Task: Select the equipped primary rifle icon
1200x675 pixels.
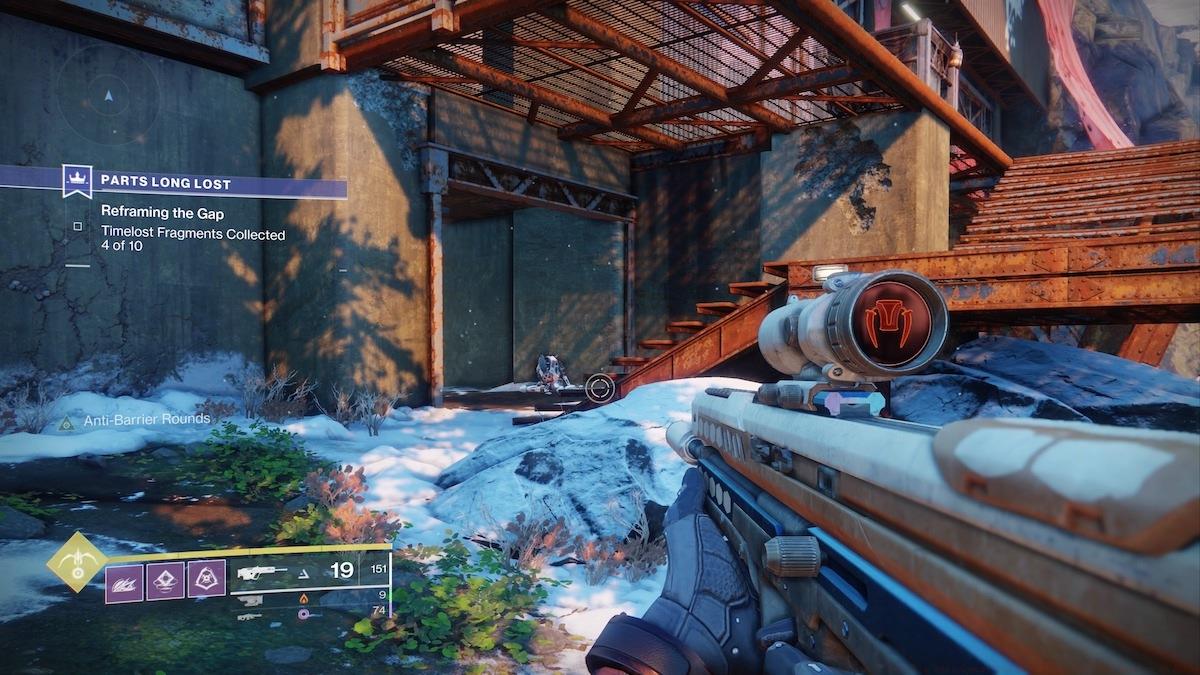Action: pyautogui.click(x=261, y=572)
